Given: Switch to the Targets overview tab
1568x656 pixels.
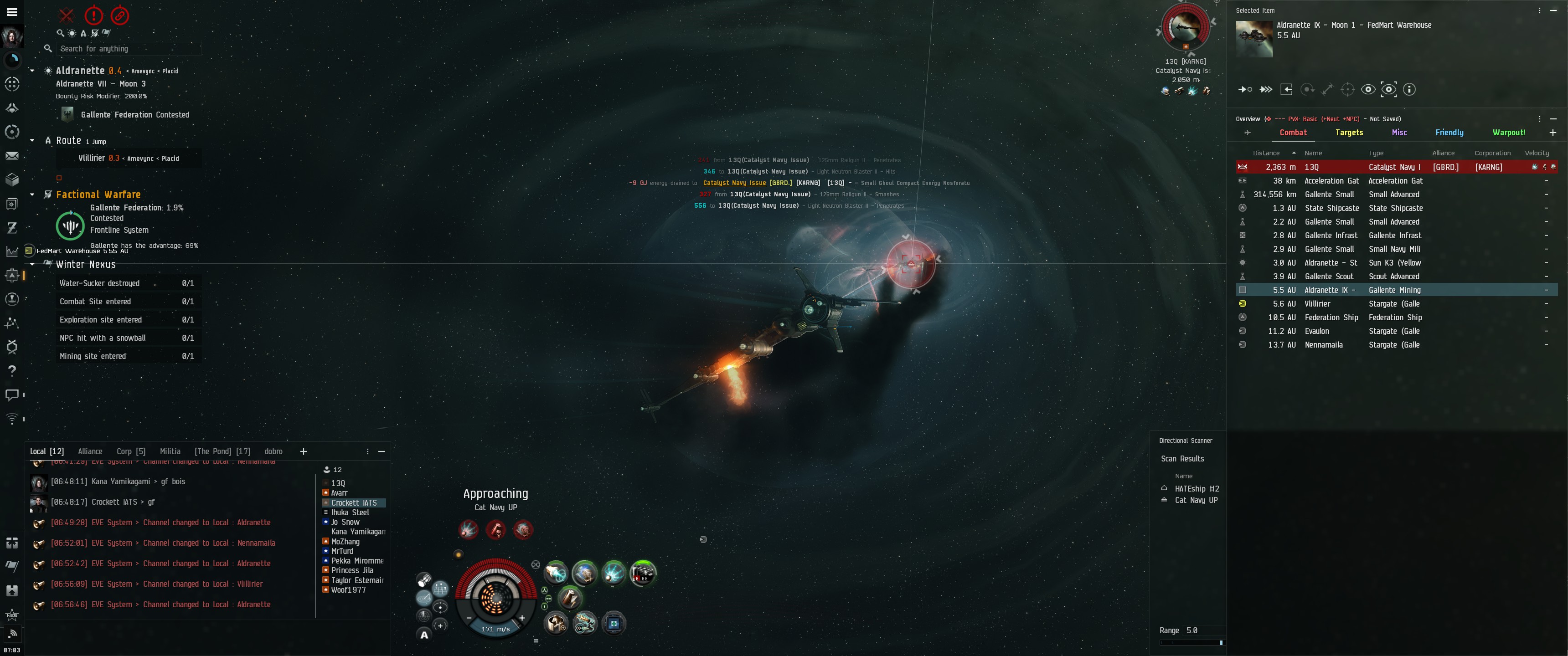Looking at the screenshot, I should pyautogui.click(x=1349, y=133).
